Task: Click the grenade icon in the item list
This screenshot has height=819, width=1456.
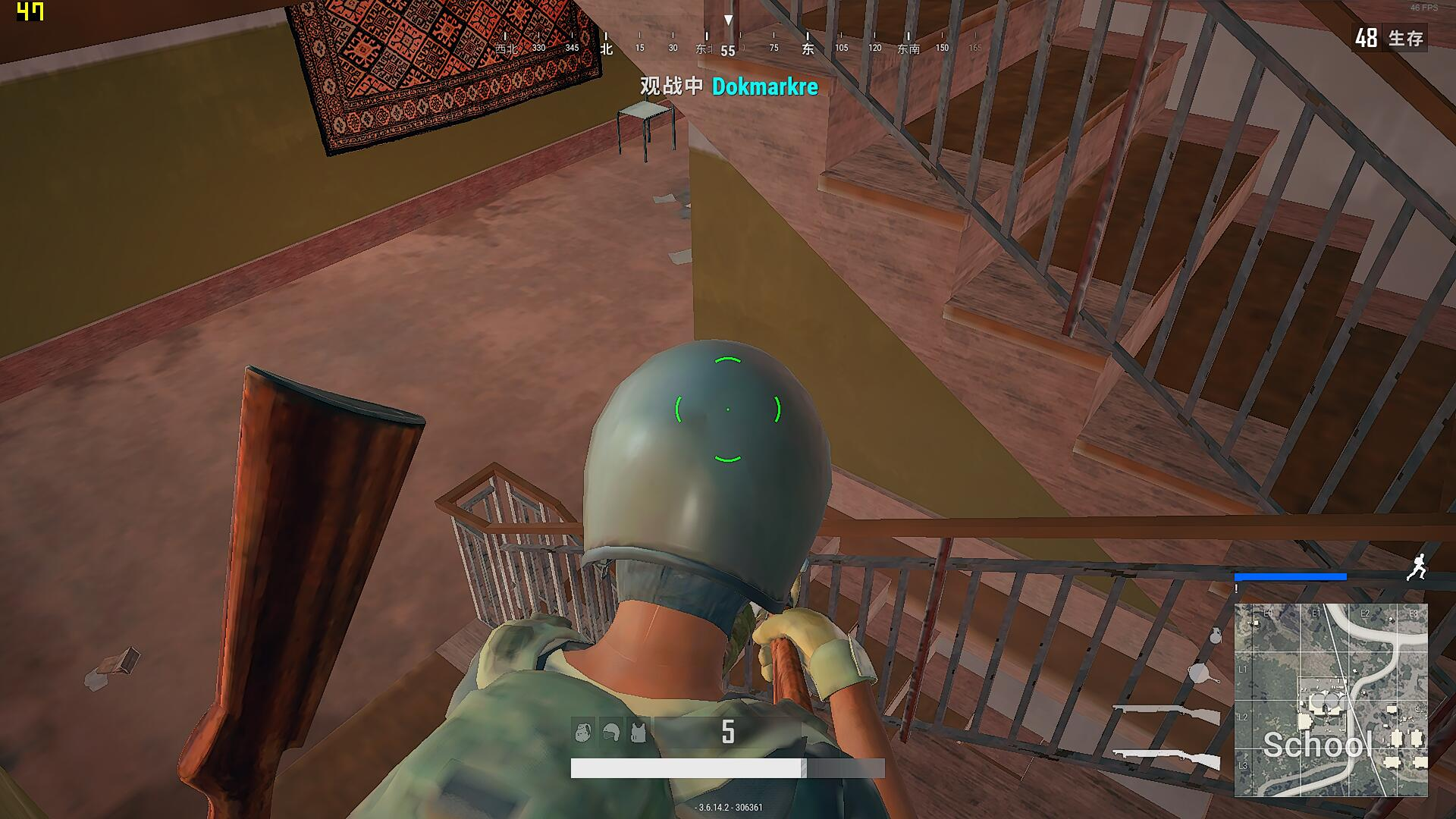Action: [1215, 635]
